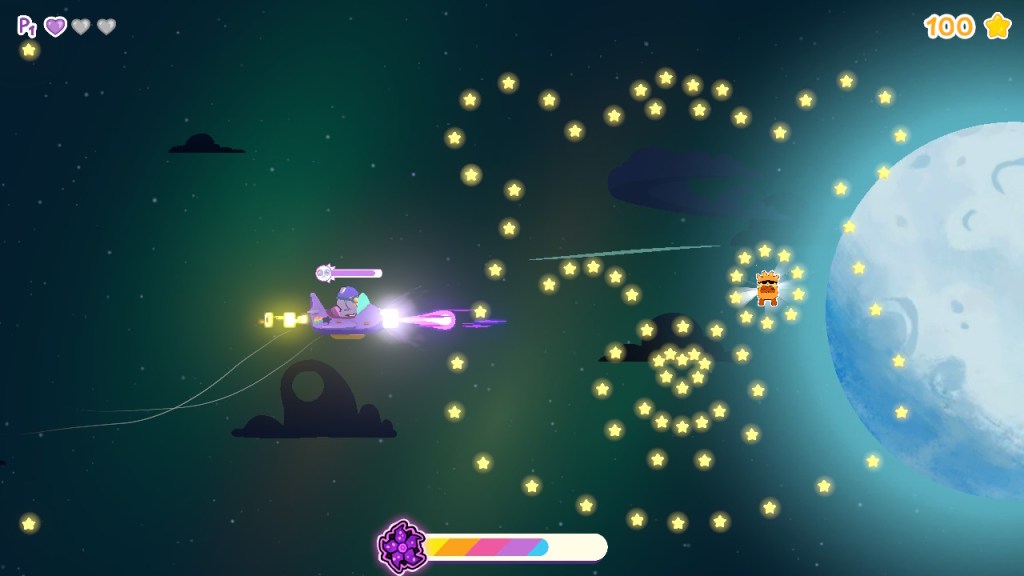
Task: Click the purple spiky special power icon
Action: click(402, 546)
